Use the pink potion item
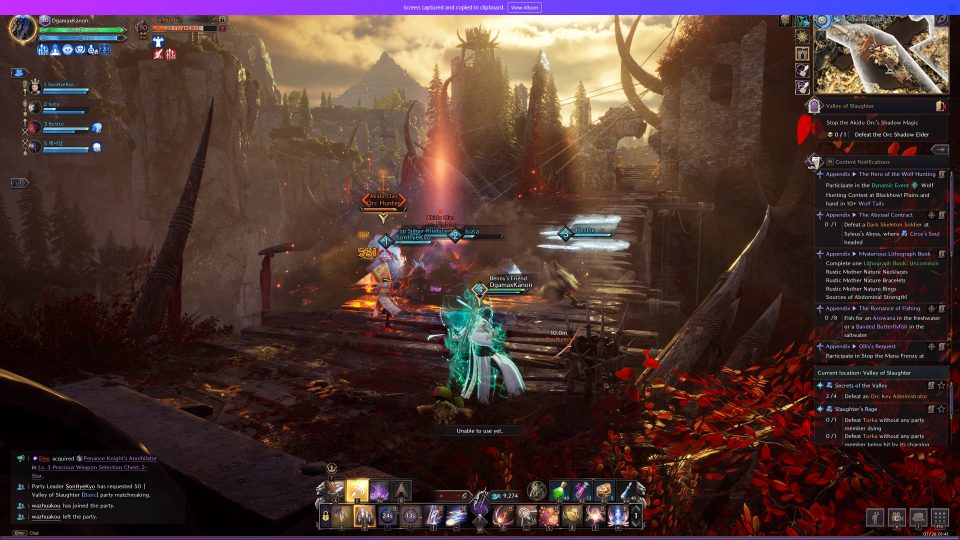The image size is (960, 540). tap(584, 490)
